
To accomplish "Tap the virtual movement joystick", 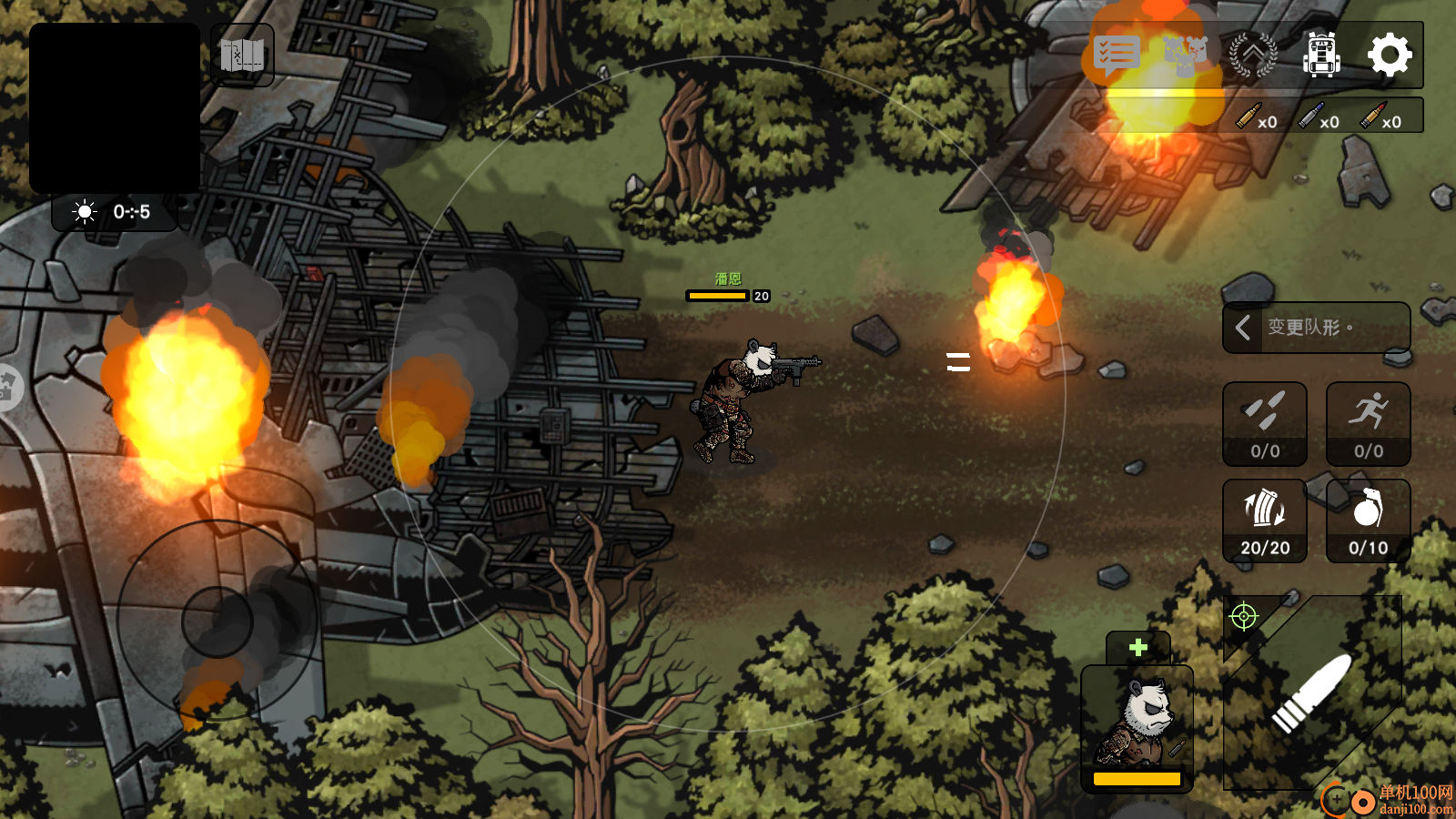I will [217, 622].
